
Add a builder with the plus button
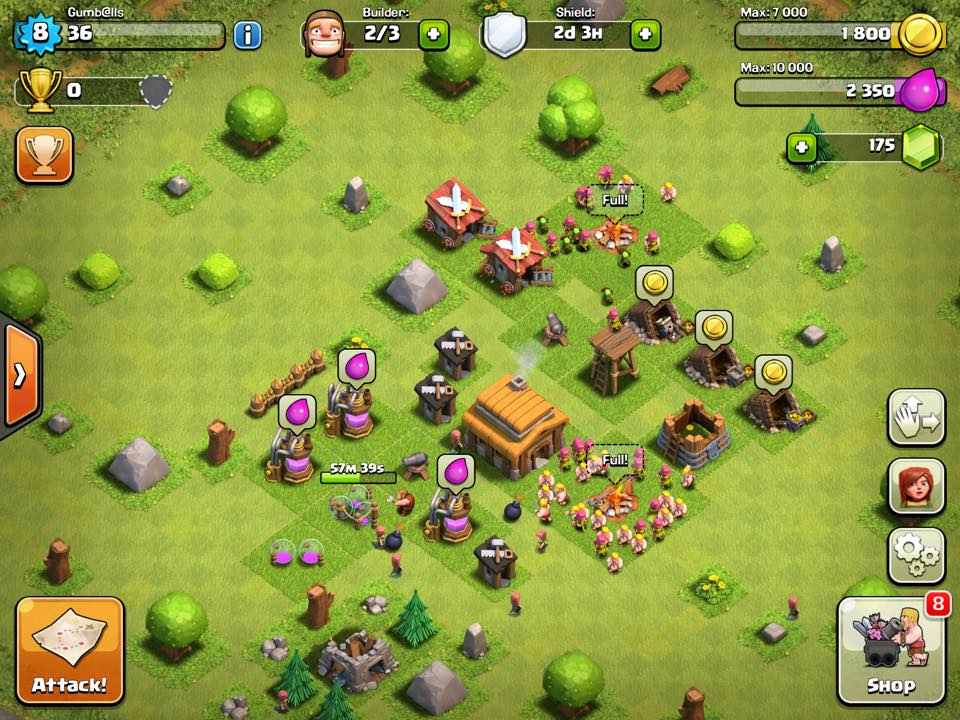[433, 35]
